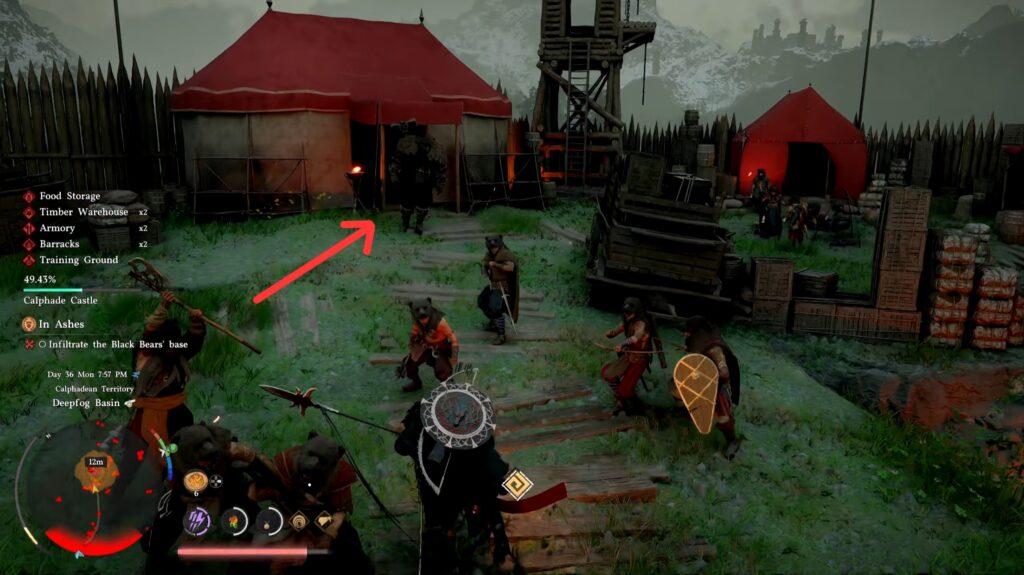
Task: Select the orange food item slot
Action: pyautogui.click(x=194, y=481)
